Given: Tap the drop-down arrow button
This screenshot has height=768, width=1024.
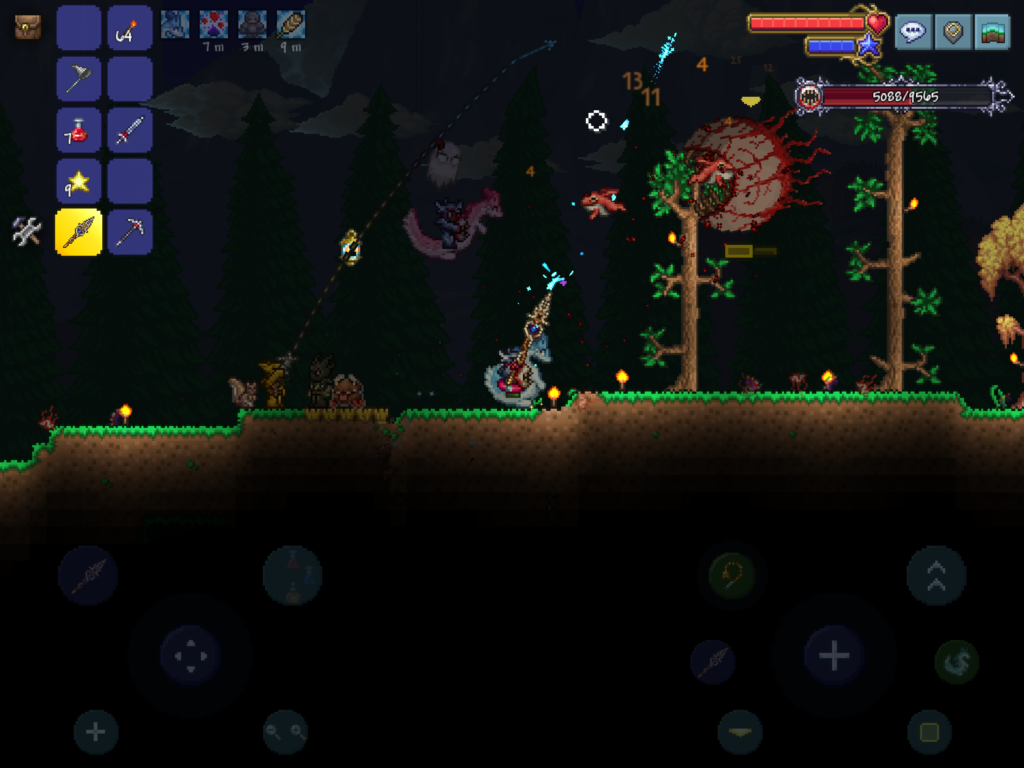Looking at the screenshot, I should [740, 733].
